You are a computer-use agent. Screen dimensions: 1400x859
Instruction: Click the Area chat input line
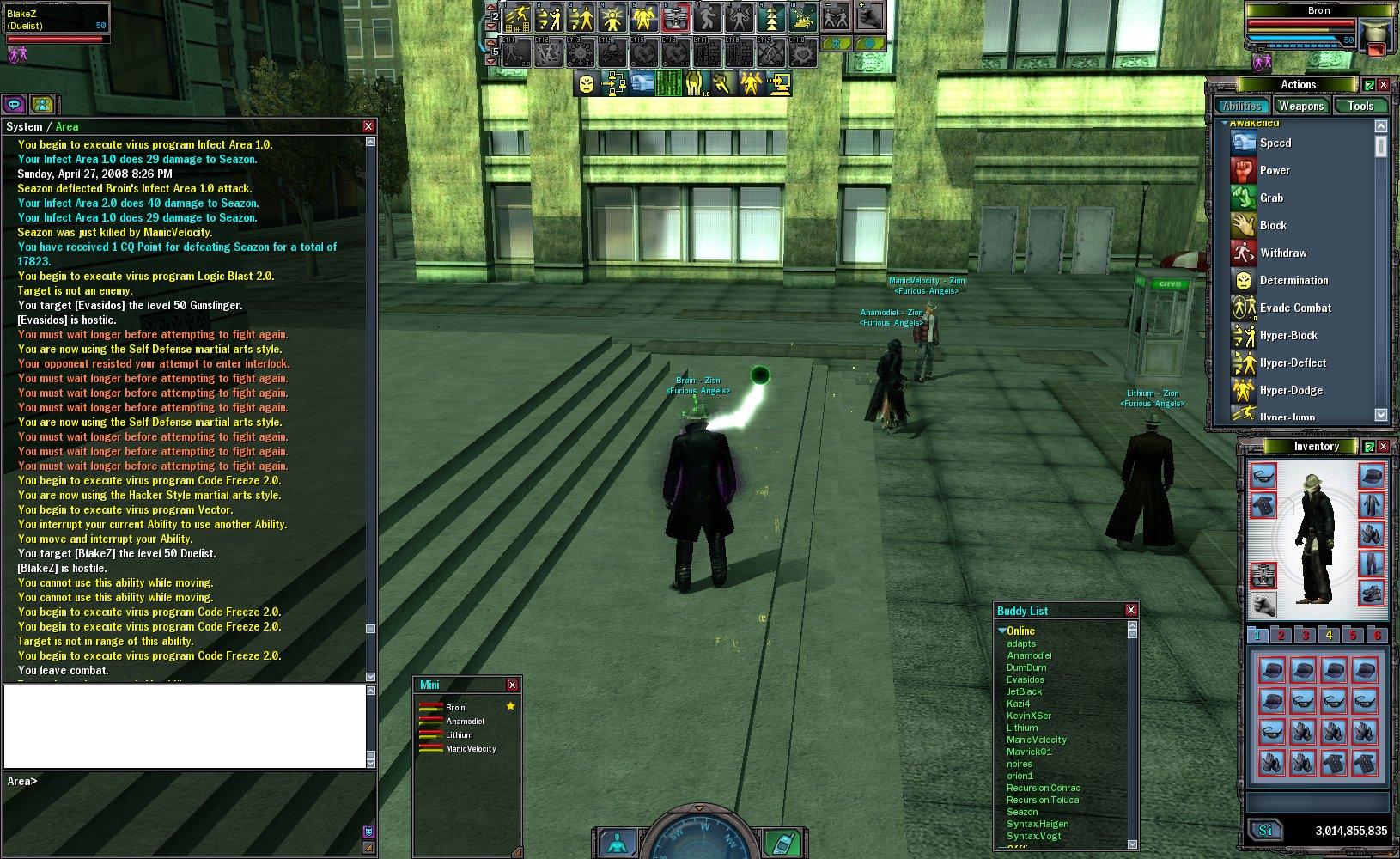(189, 782)
